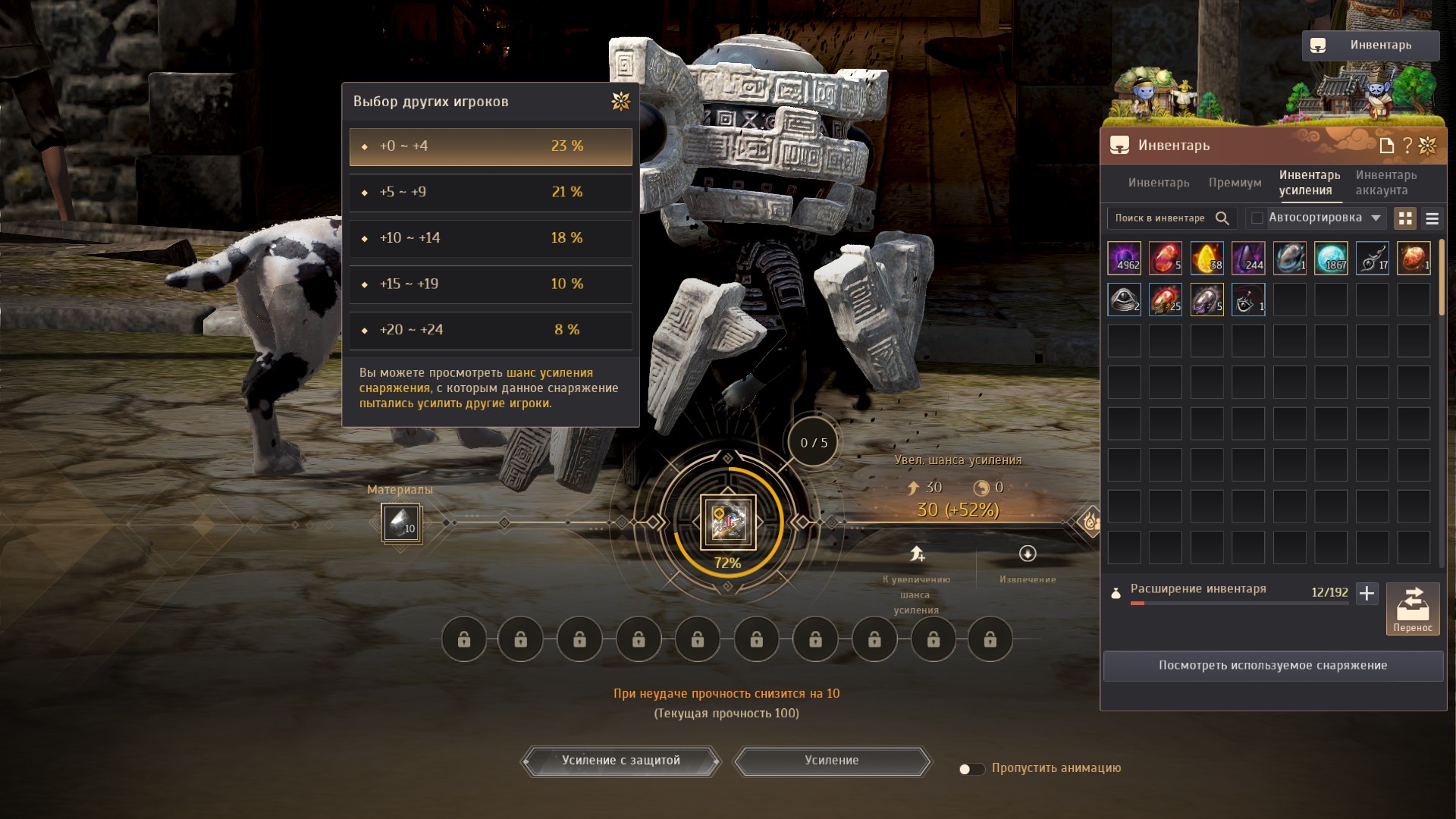Choose Усиление с защитой button

point(620,761)
